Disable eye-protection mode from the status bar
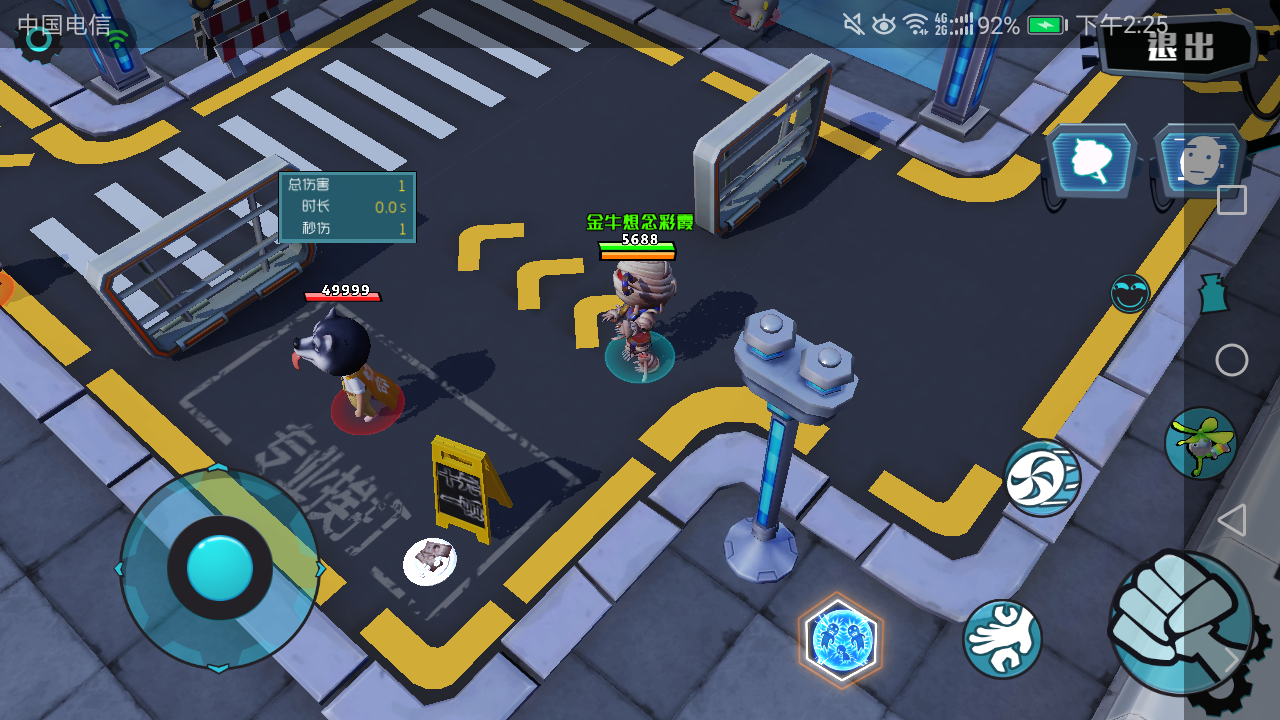Viewport: 1280px width, 720px height. (x=884, y=22)
